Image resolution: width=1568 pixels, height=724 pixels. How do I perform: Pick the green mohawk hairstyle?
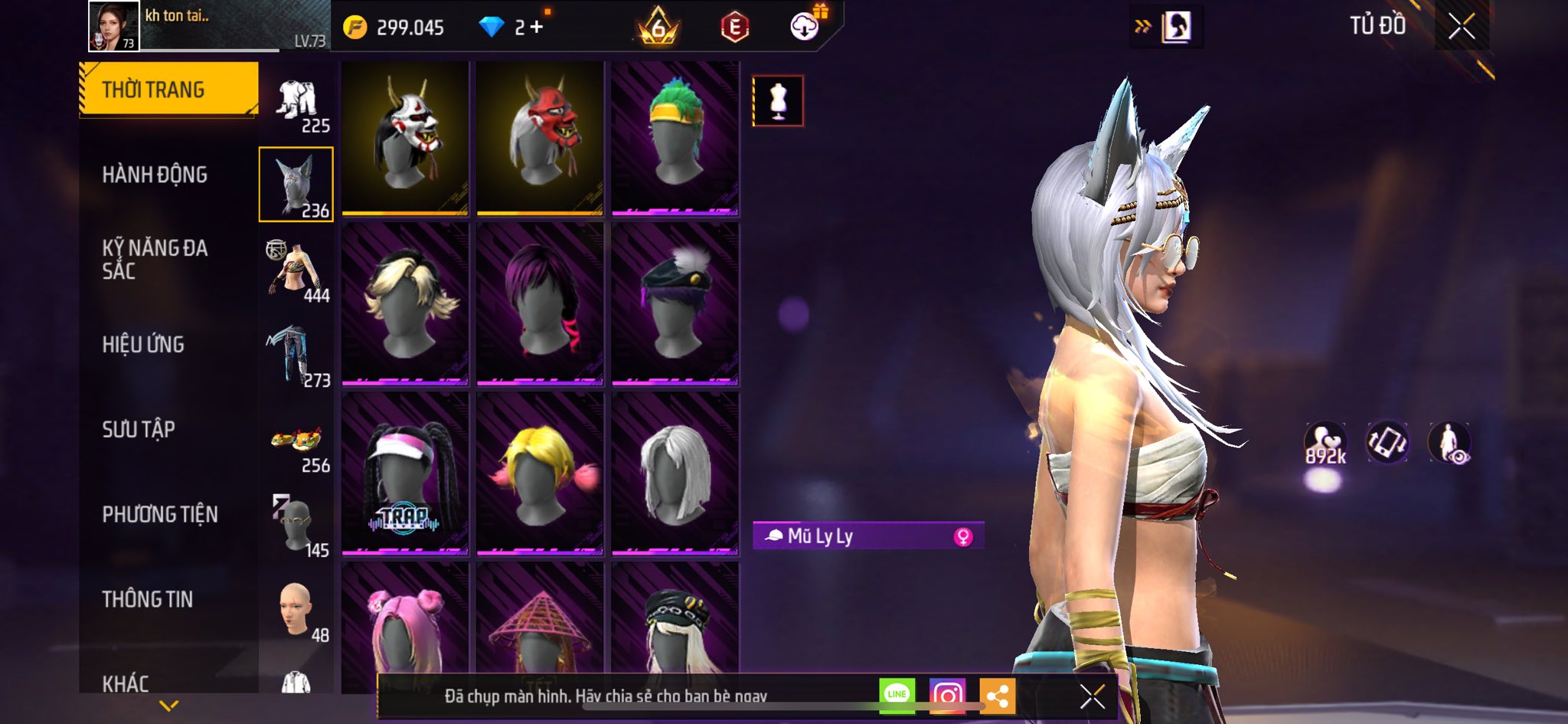(x=675, y=138)
